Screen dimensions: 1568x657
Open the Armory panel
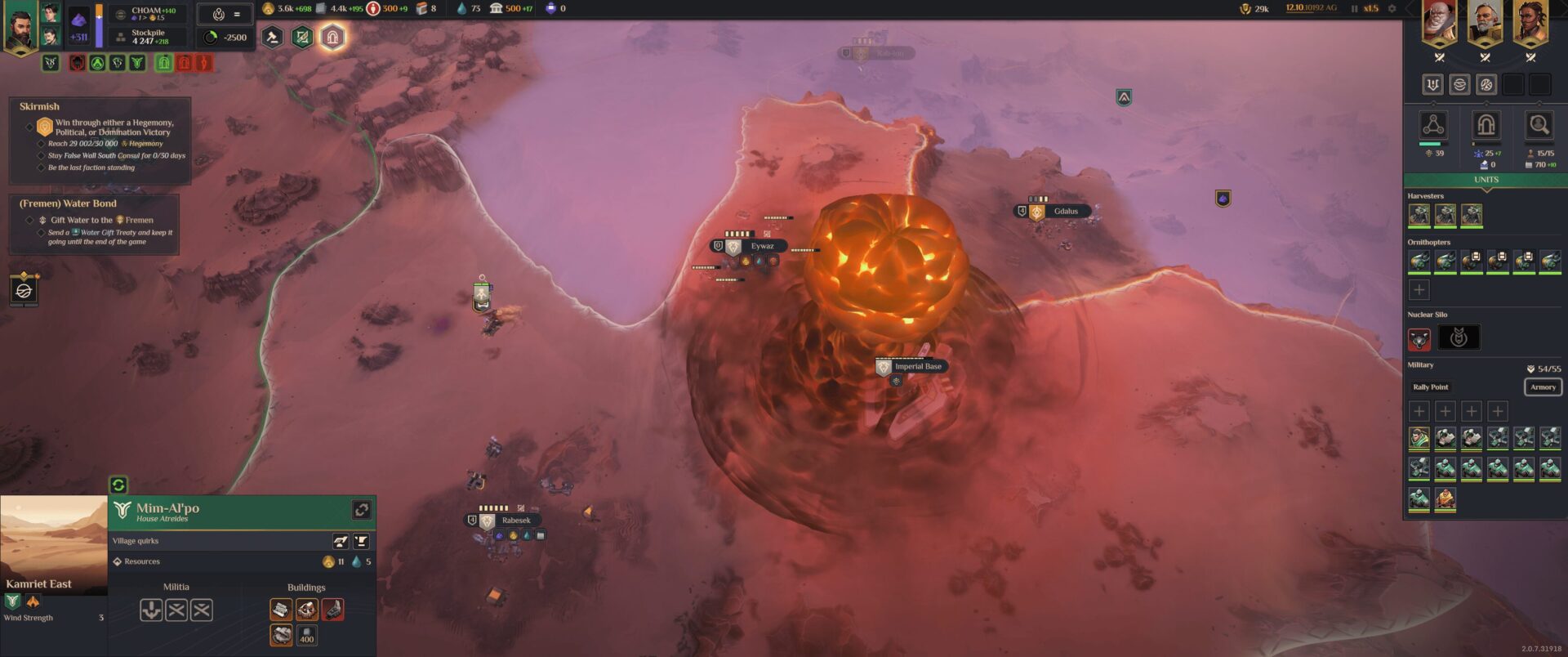pyautogui.click(x=1543, y=387)
